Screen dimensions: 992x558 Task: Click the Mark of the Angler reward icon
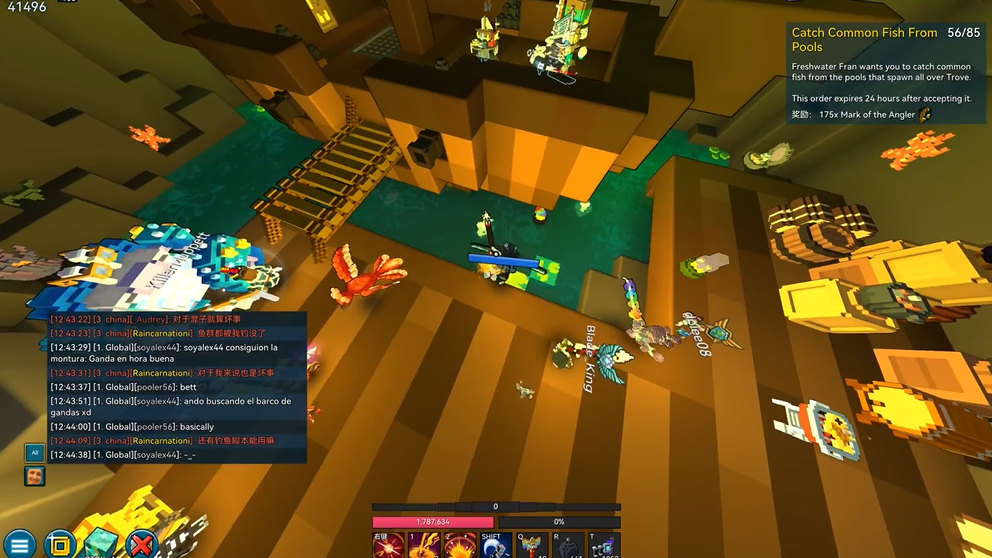pos(925,115)
